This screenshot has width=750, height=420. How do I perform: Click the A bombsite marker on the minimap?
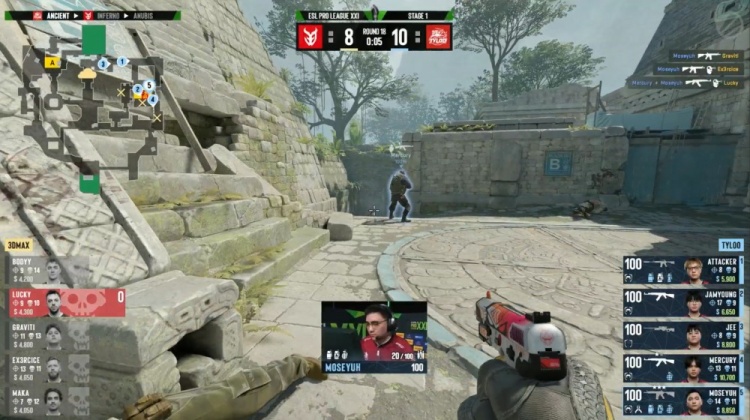[52, 62]
